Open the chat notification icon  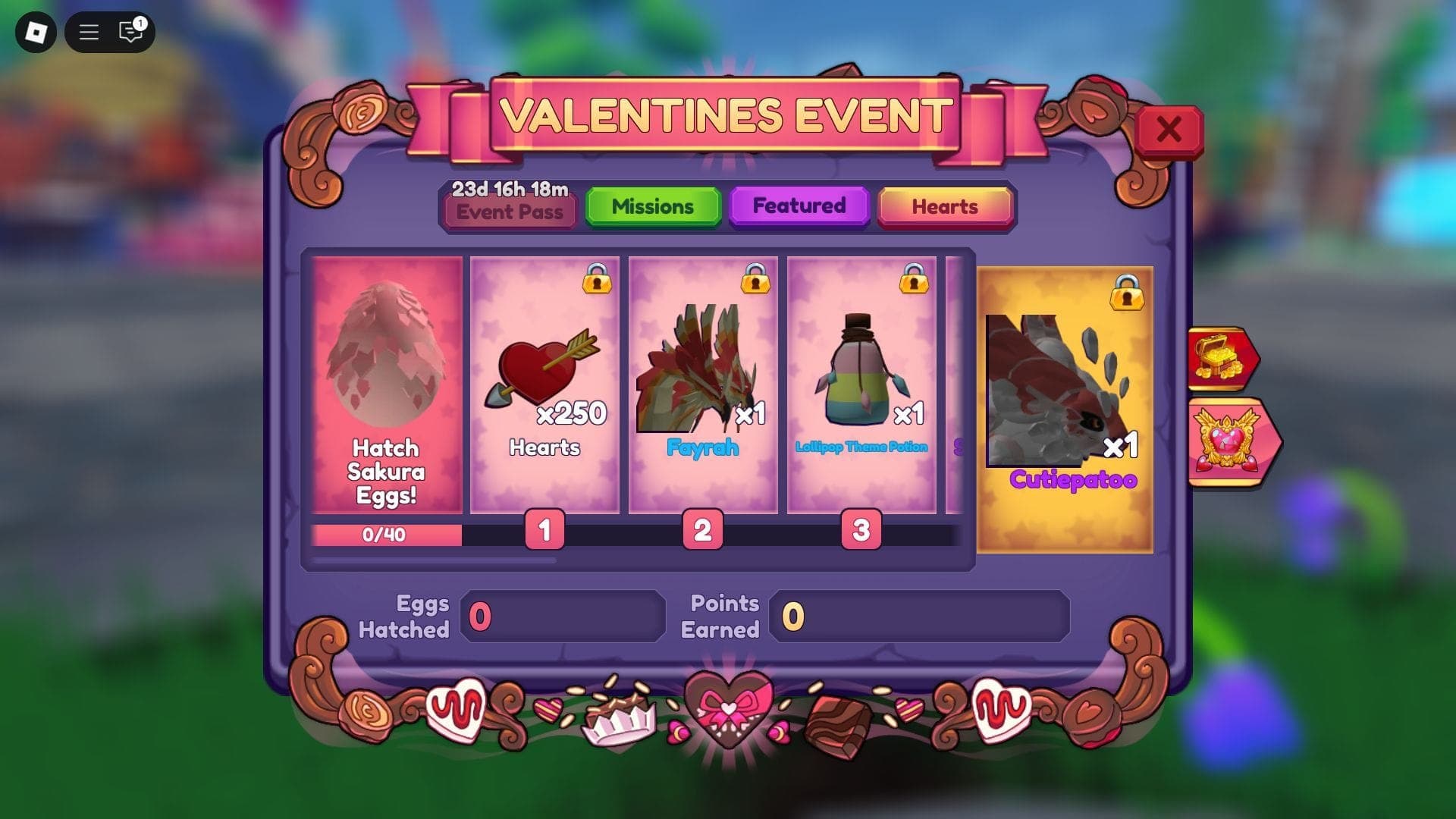(x=129, y=32)
